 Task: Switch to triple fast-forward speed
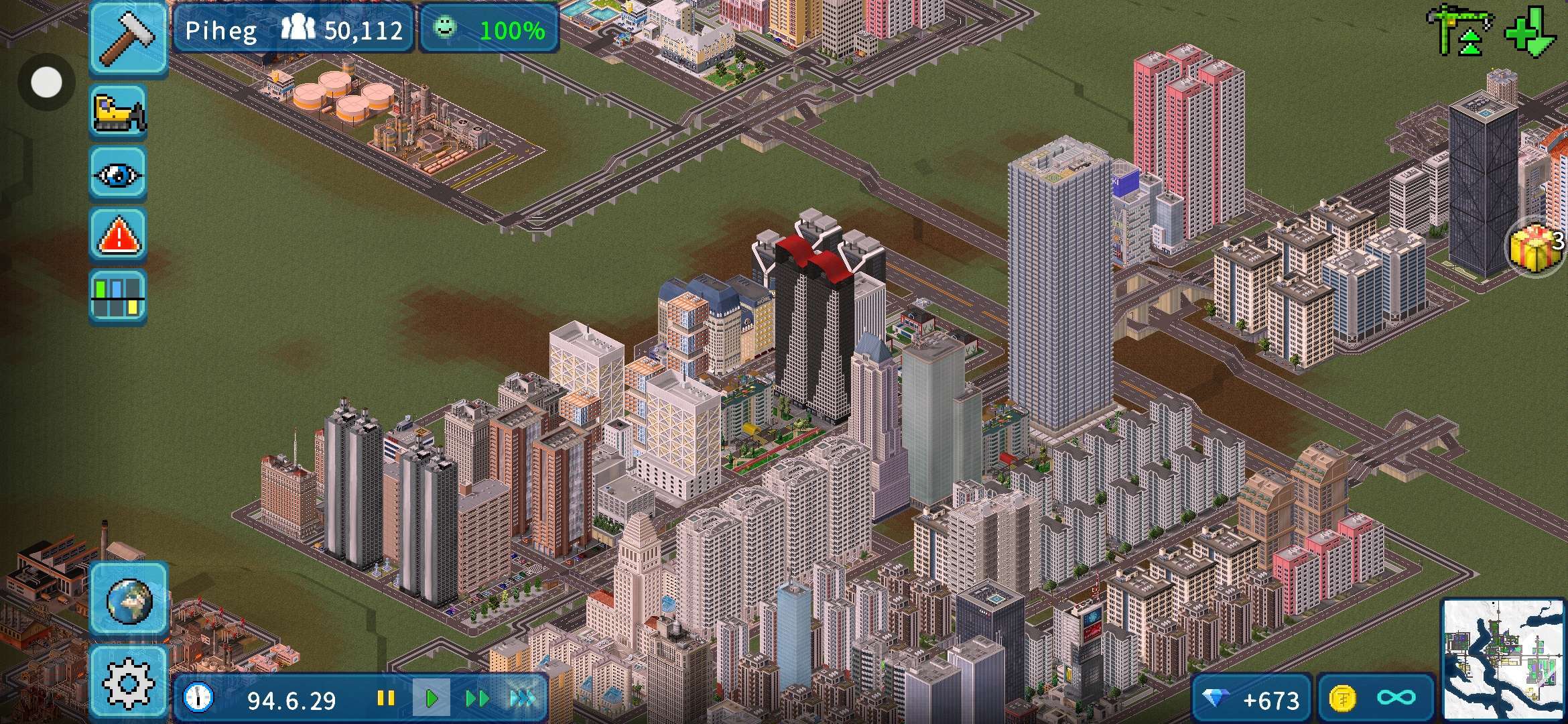tap(523, 699)
